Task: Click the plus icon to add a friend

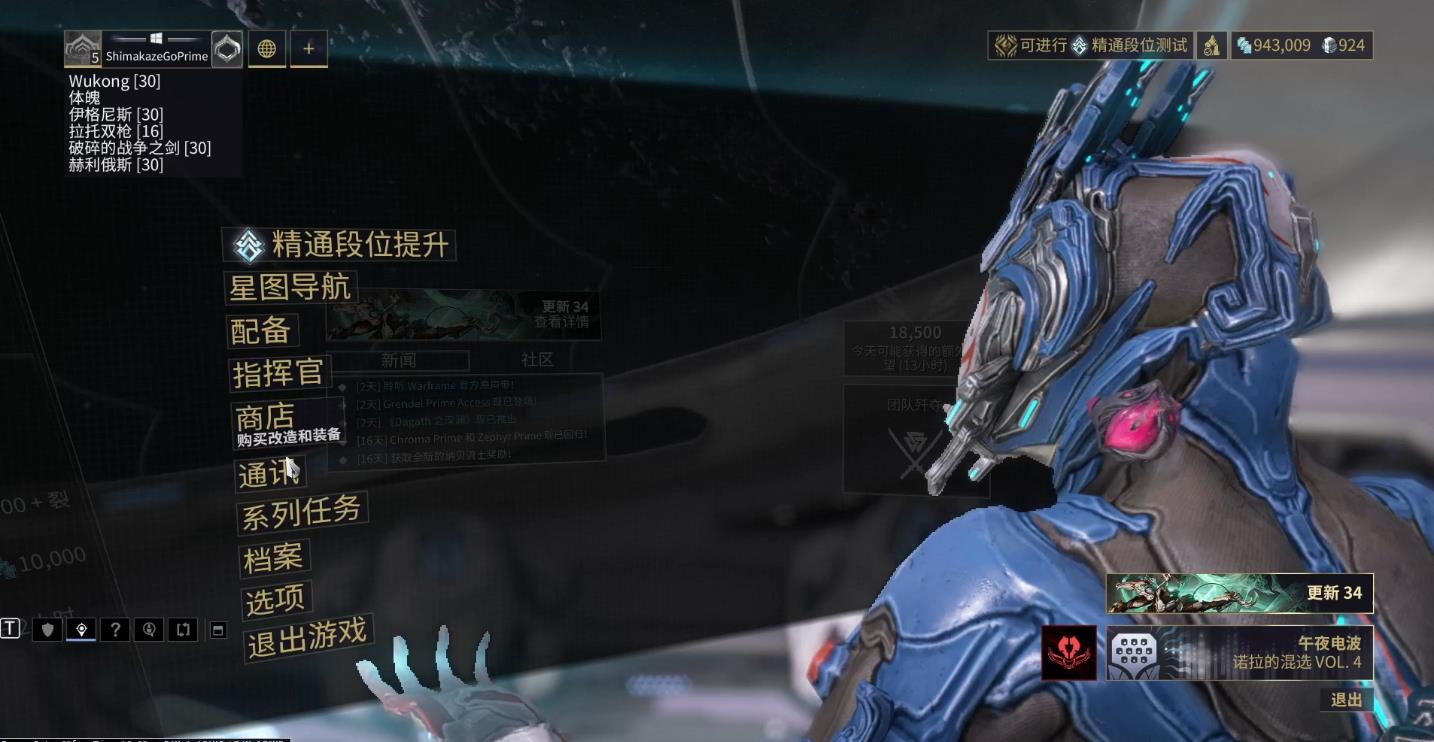Action: click(308, 48)
